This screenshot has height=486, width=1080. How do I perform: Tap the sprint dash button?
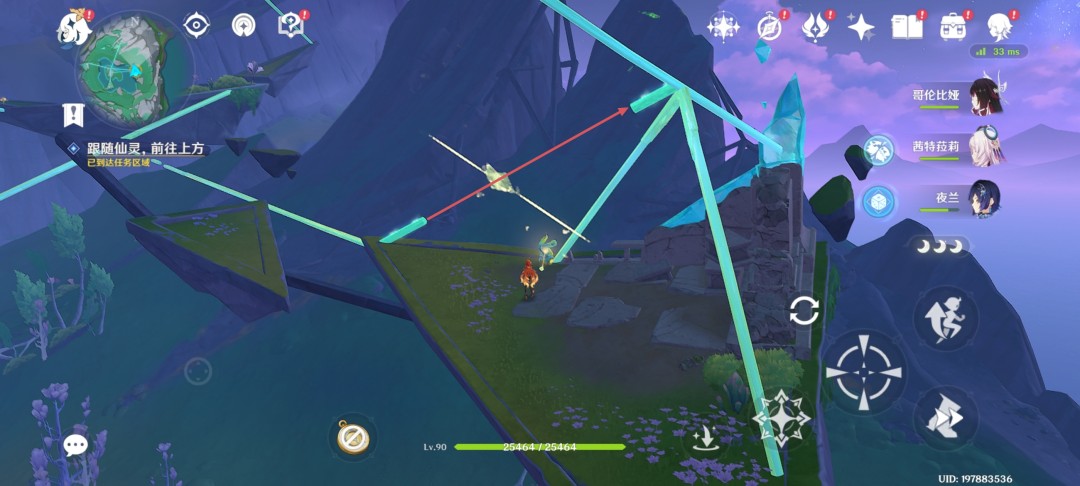(945, 415)
